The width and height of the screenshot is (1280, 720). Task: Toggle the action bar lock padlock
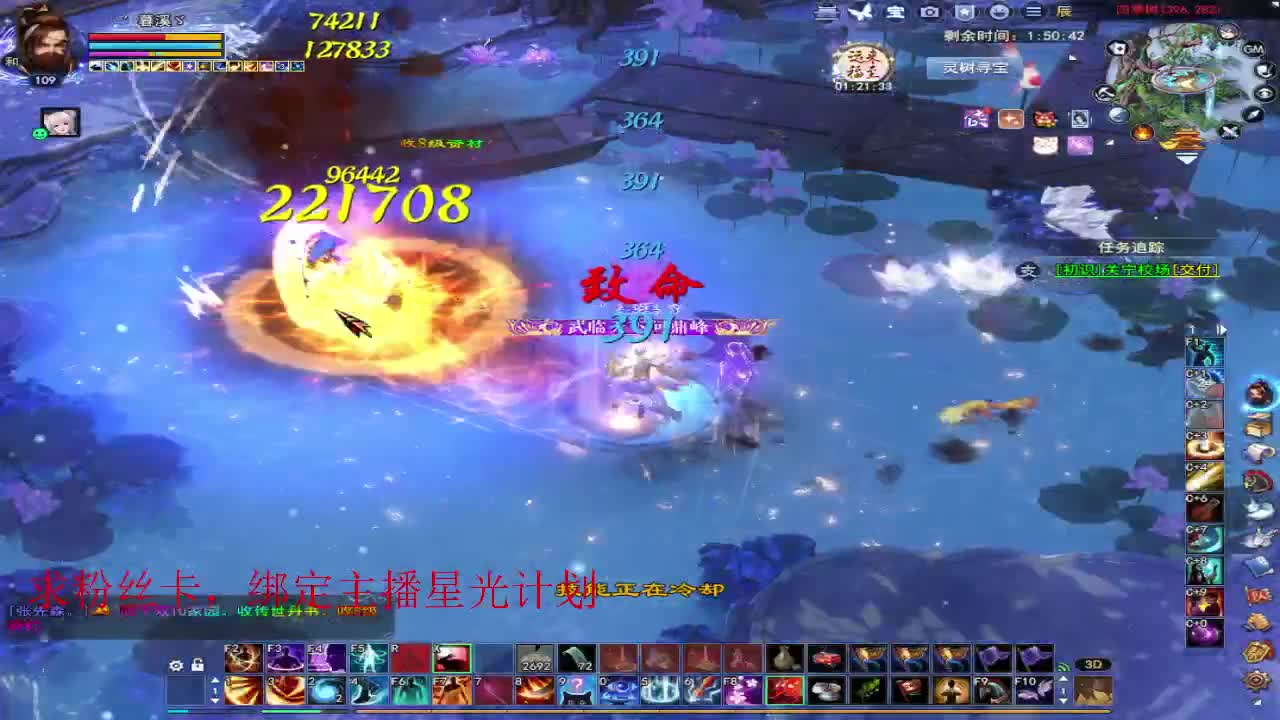(197, 665)
